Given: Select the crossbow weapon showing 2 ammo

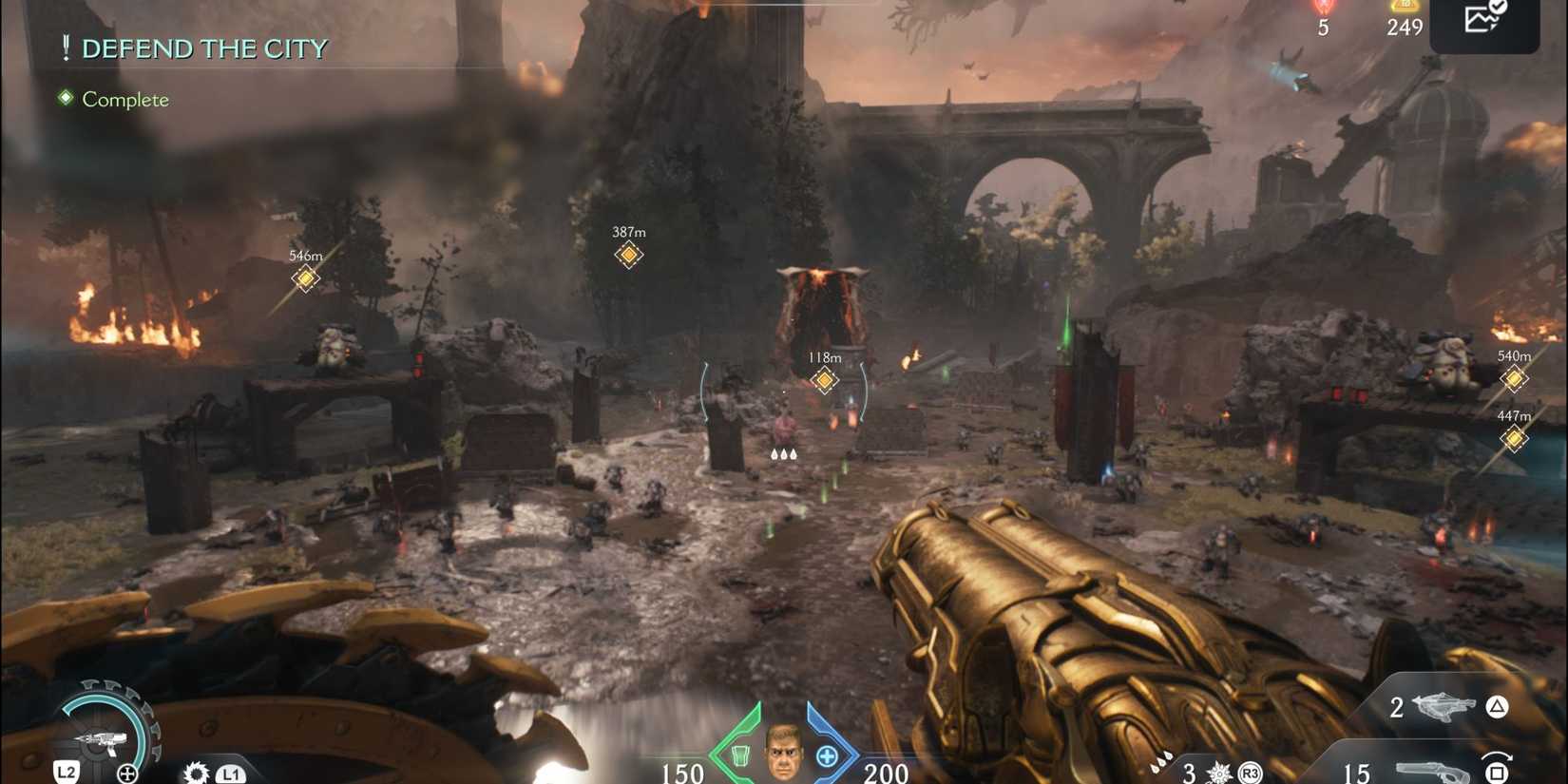Looking at the screenshot, I should pyautogui.click(x=1444, y=708).
